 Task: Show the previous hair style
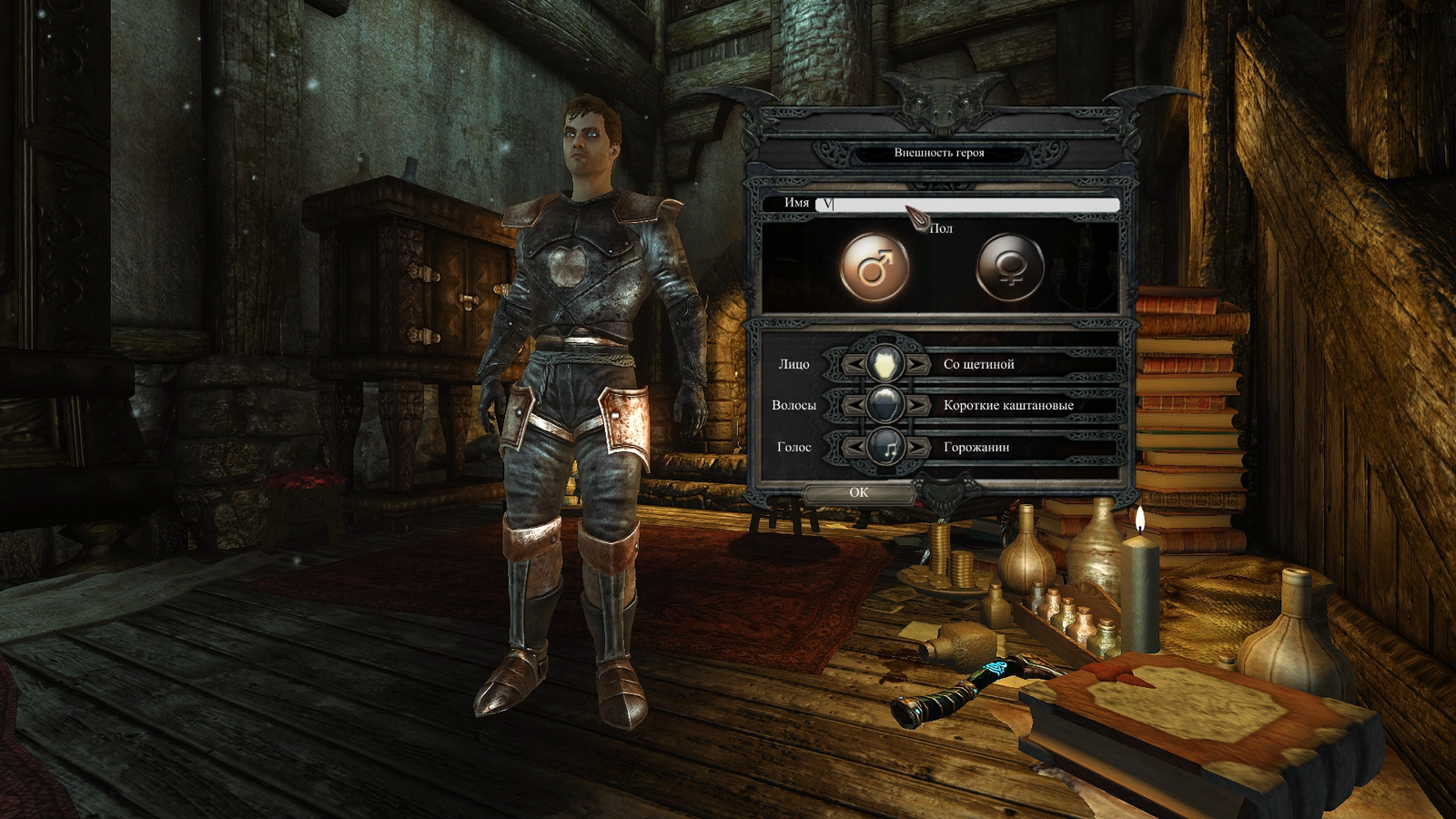pos(854,405)
